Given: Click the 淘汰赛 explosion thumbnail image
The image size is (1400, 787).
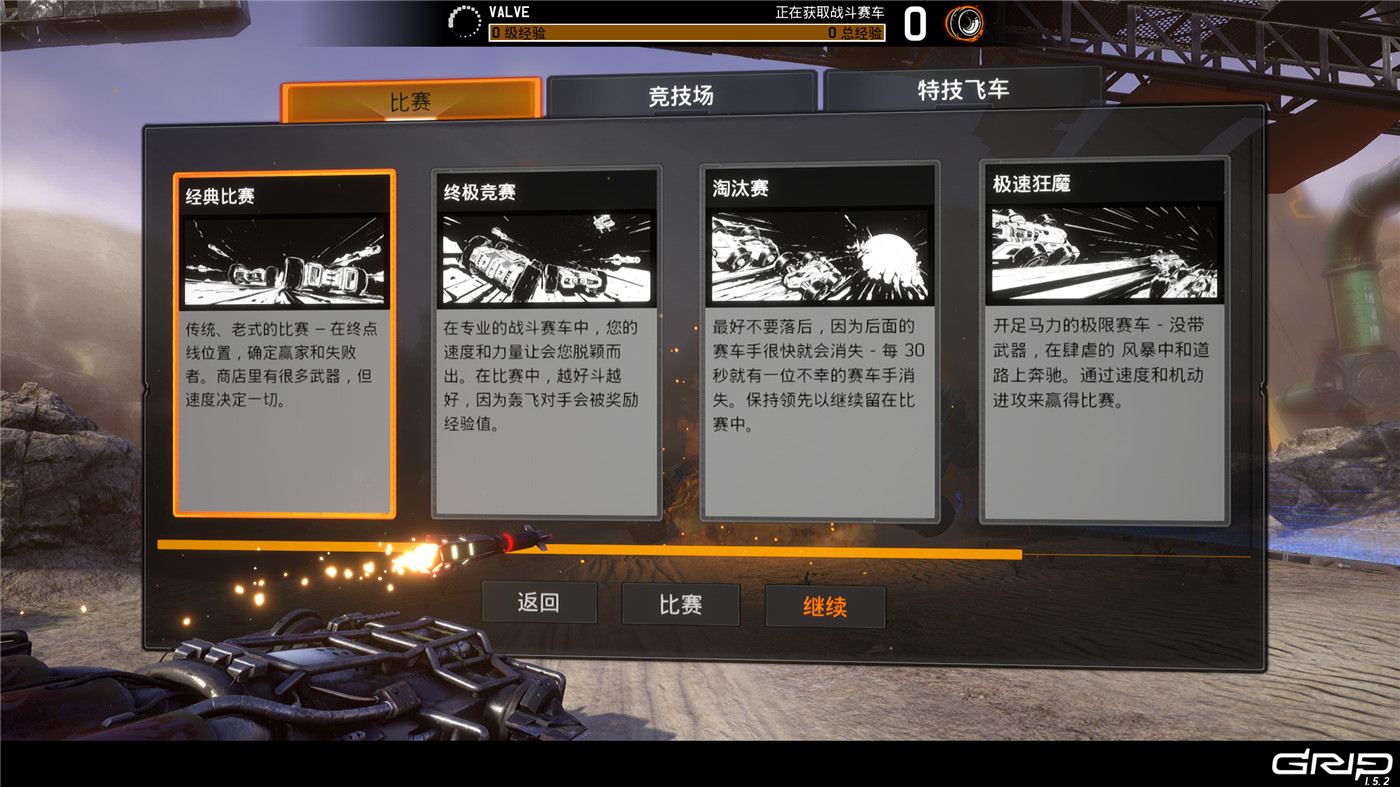Looking at the screenshot, I should 820,258.
